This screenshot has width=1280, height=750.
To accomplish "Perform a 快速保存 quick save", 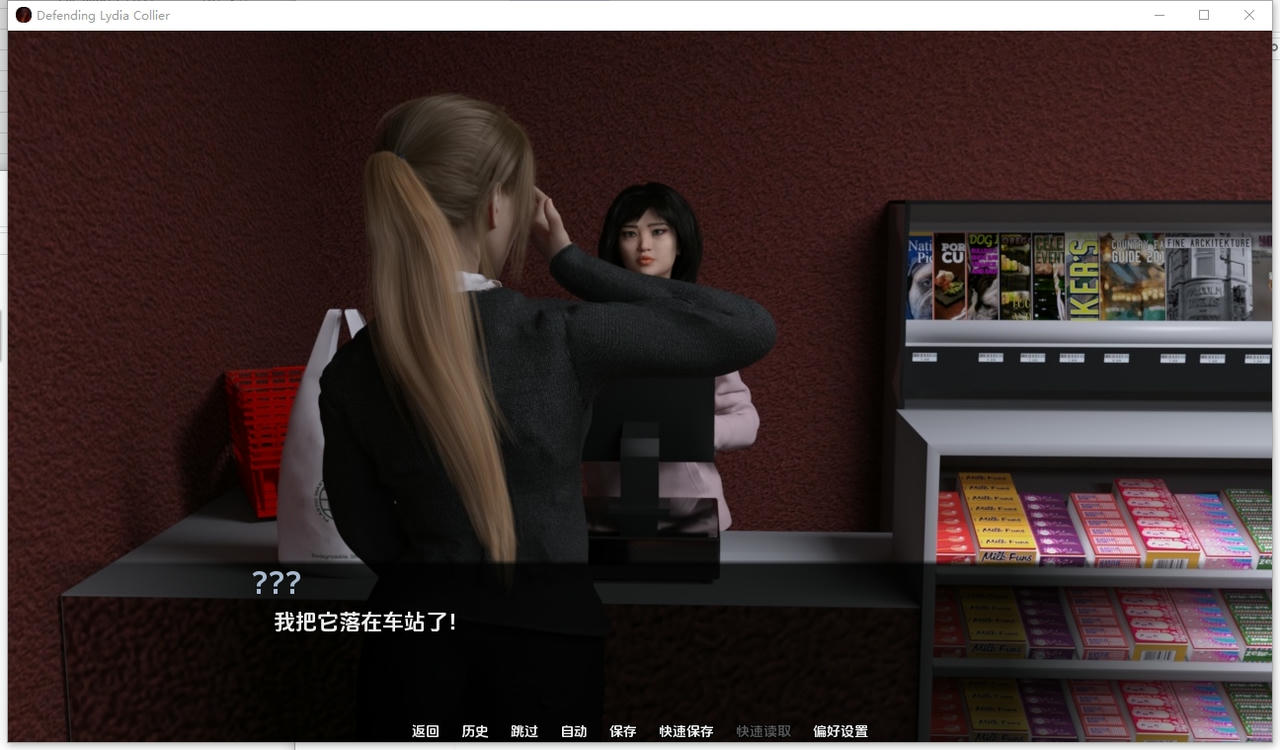I will (686, 731).
